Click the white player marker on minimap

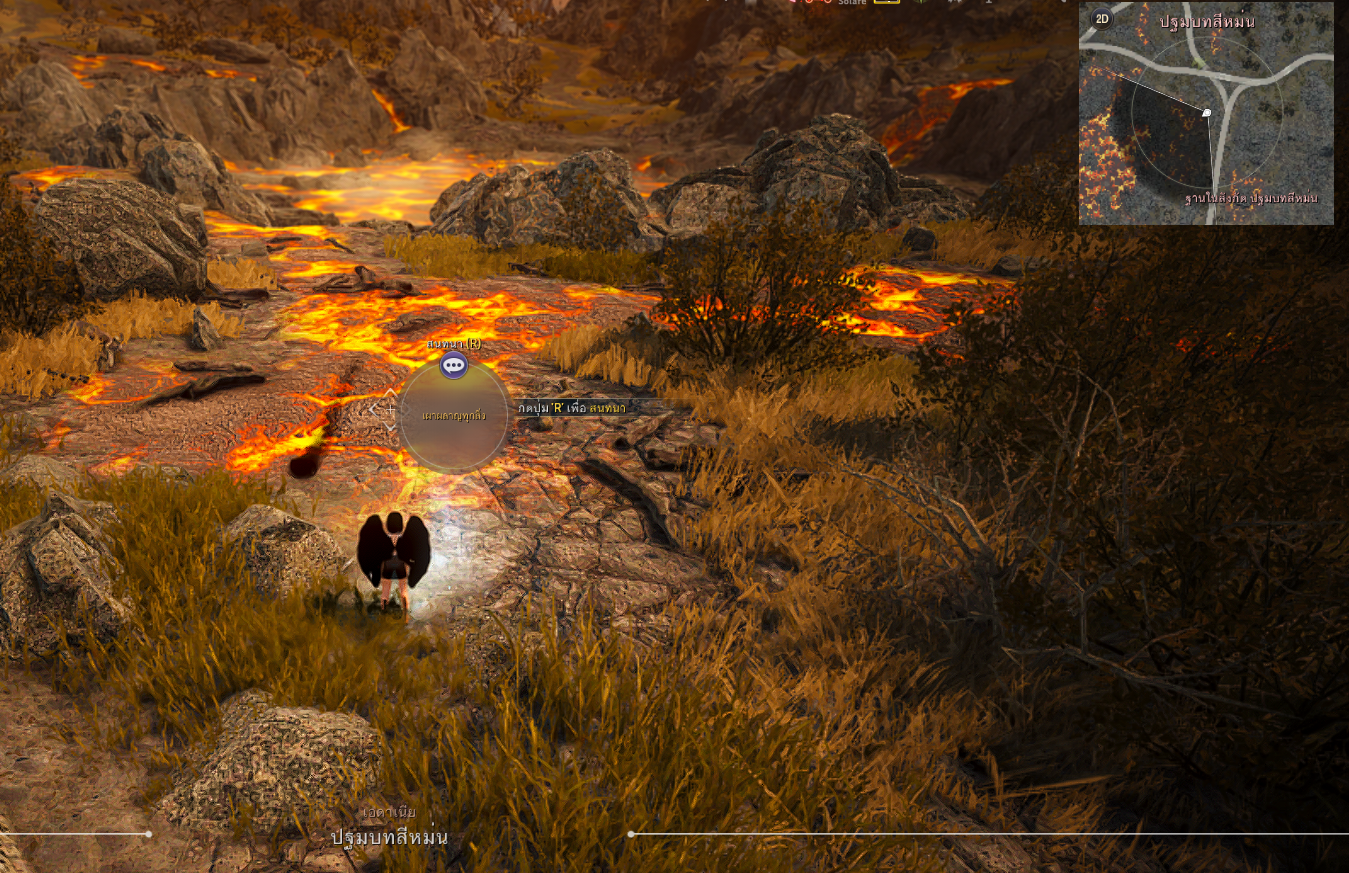1207,113
